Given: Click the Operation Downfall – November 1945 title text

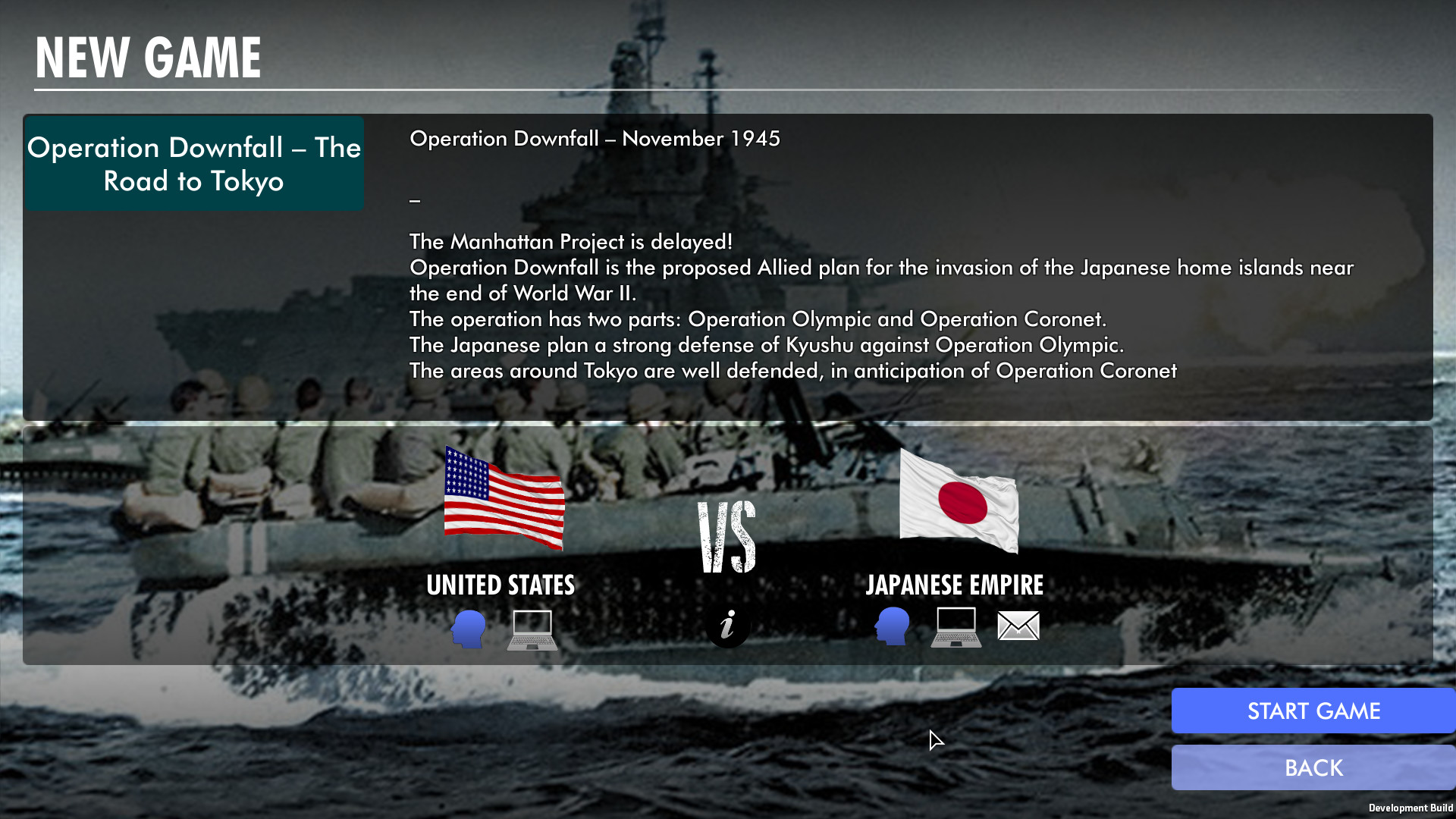Looking at the screenshot, I should [x=595, y=139].
